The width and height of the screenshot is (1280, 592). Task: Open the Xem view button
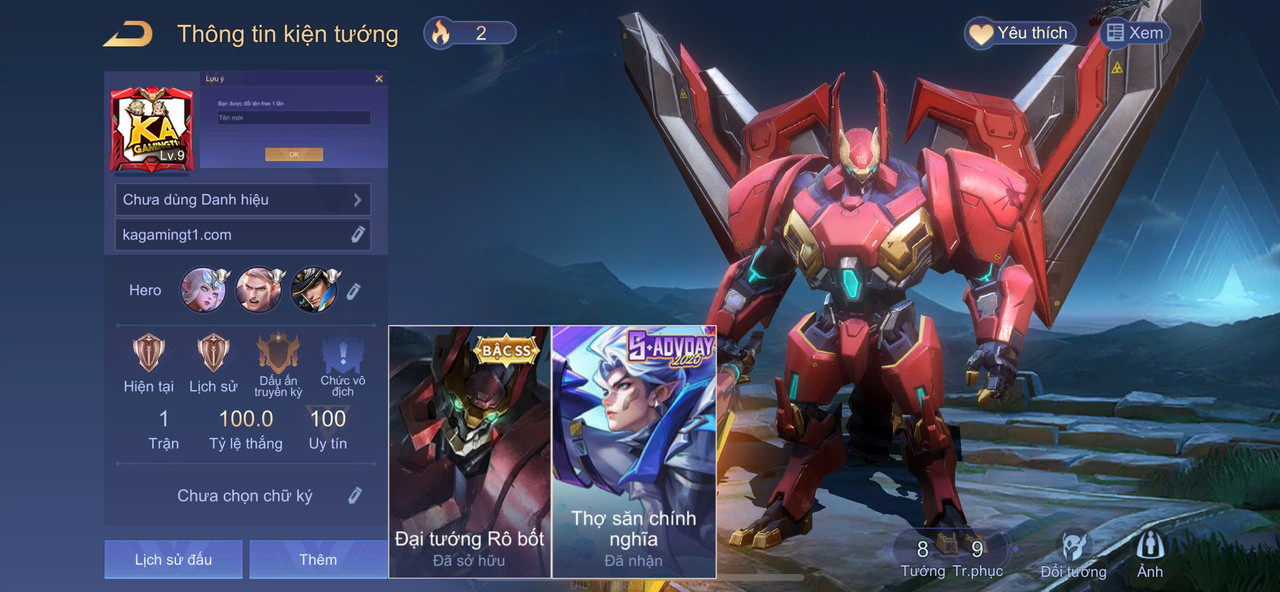pos(1134,33)
